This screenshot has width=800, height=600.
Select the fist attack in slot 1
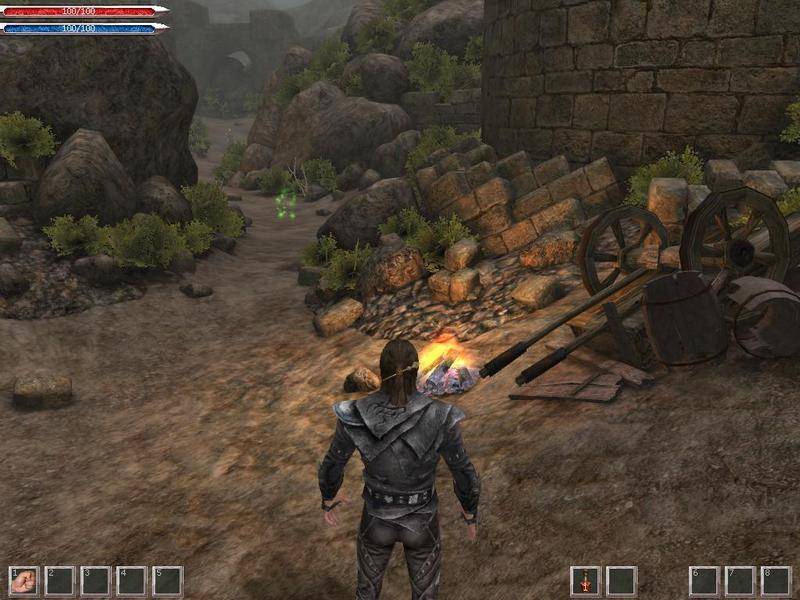(23, 581)
